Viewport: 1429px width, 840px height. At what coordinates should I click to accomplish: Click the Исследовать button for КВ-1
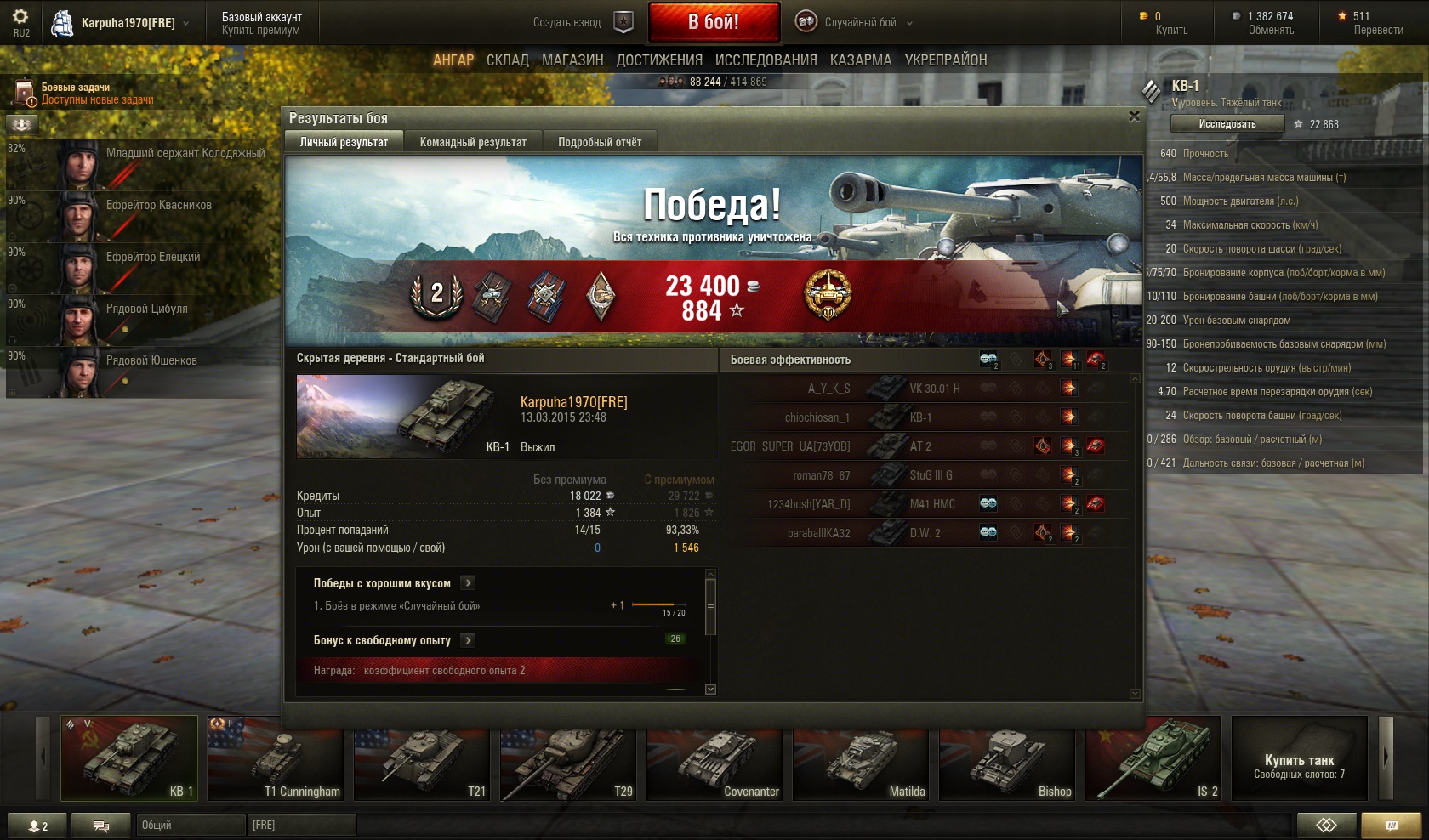click(x=1227, y=124)
